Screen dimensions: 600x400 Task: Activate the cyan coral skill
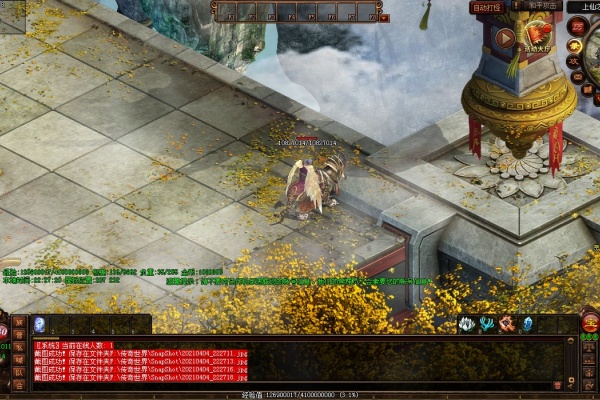coord(487,324)
